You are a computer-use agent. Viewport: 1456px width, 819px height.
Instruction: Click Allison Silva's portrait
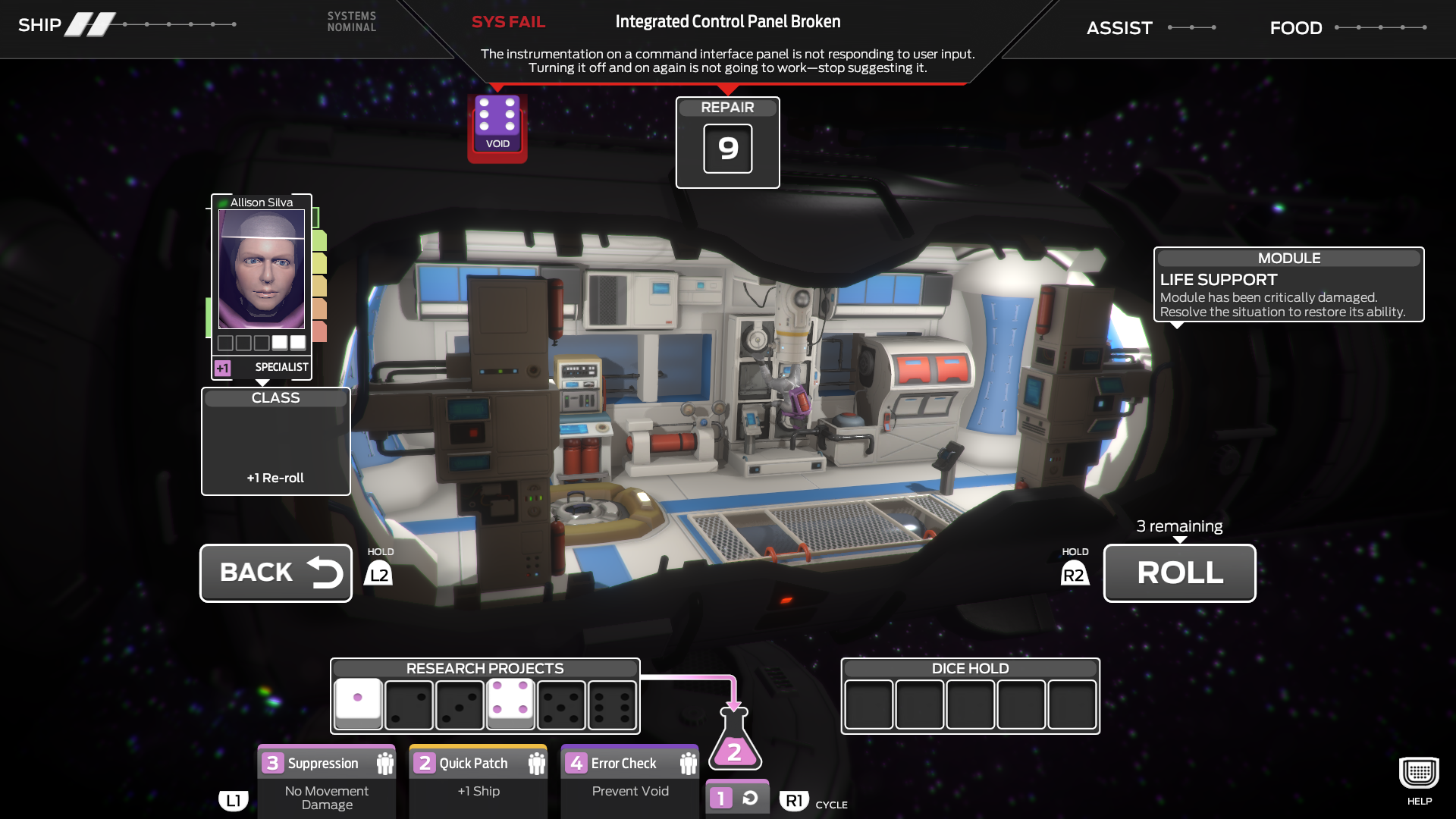tap(261, 269)
